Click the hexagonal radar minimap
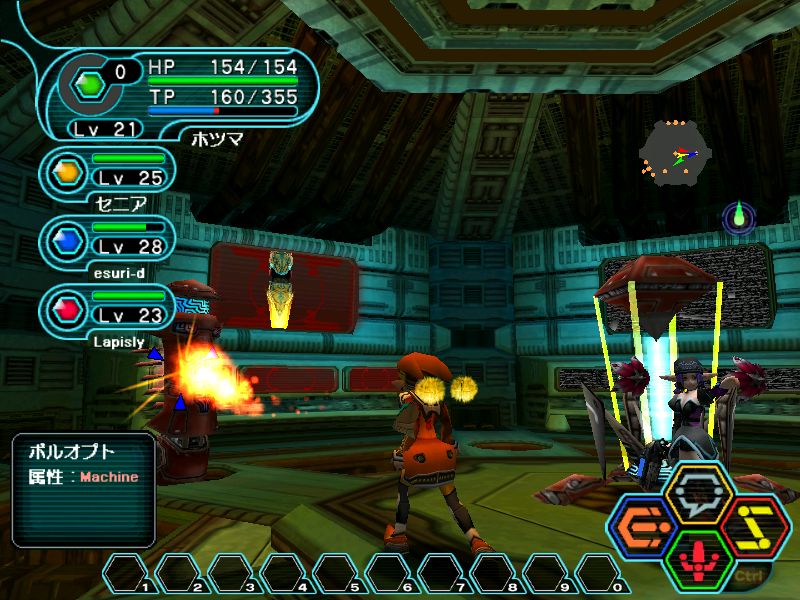 [x=675, y=153]
